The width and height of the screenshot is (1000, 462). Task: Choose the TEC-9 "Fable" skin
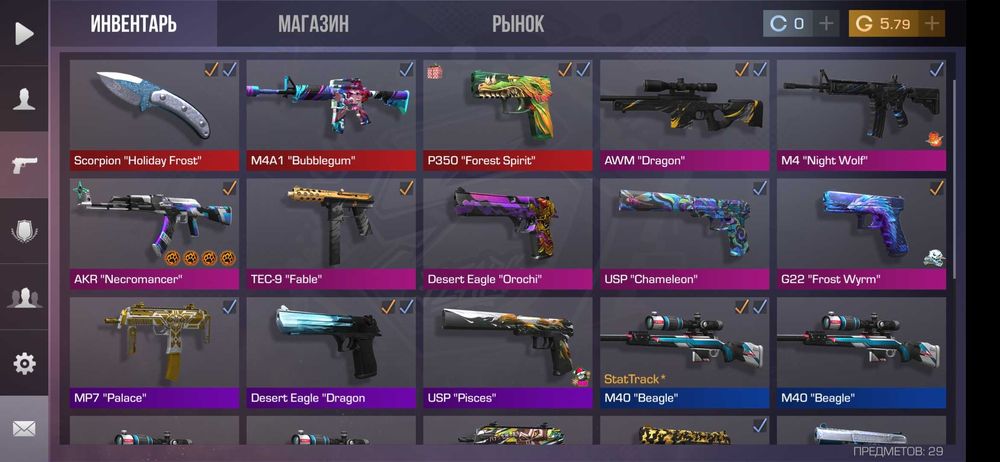pyautogui.click(x=331, y=232)
